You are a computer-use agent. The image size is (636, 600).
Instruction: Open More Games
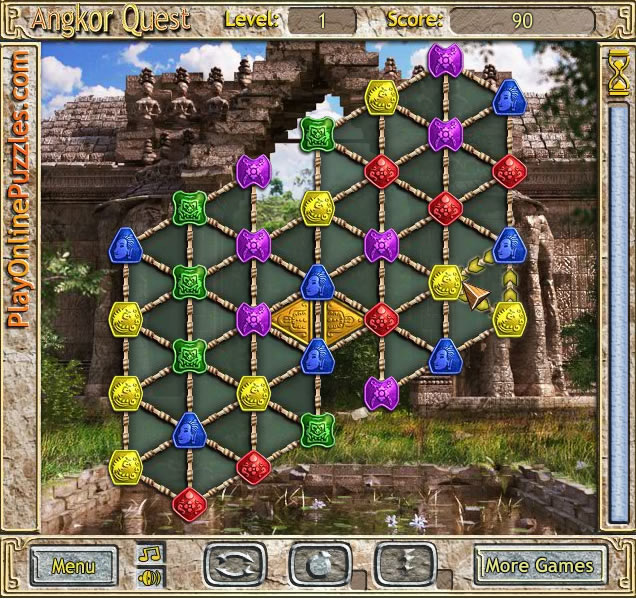click(540, 565)
